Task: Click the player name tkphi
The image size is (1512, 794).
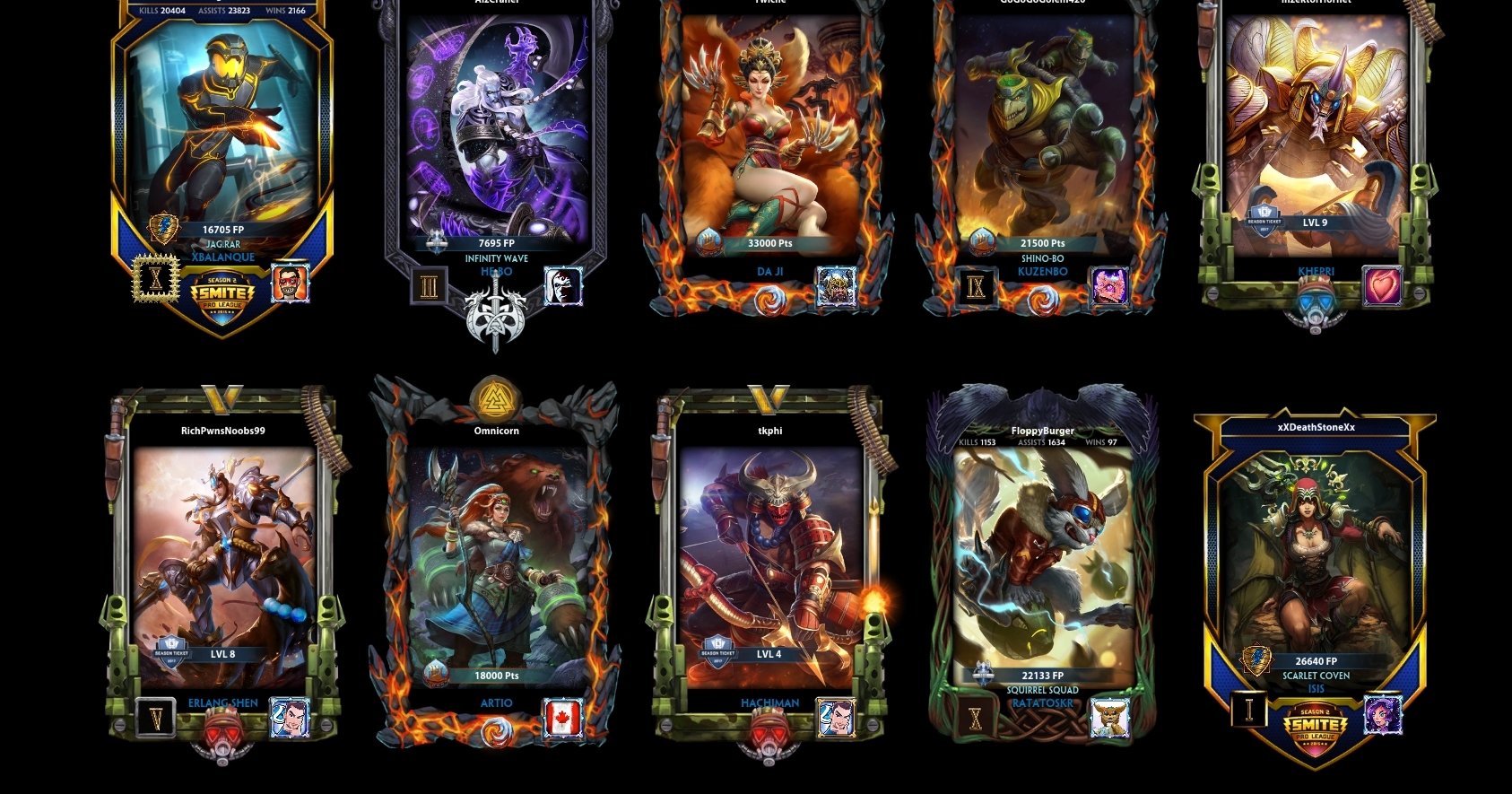Action: [770, 431]
